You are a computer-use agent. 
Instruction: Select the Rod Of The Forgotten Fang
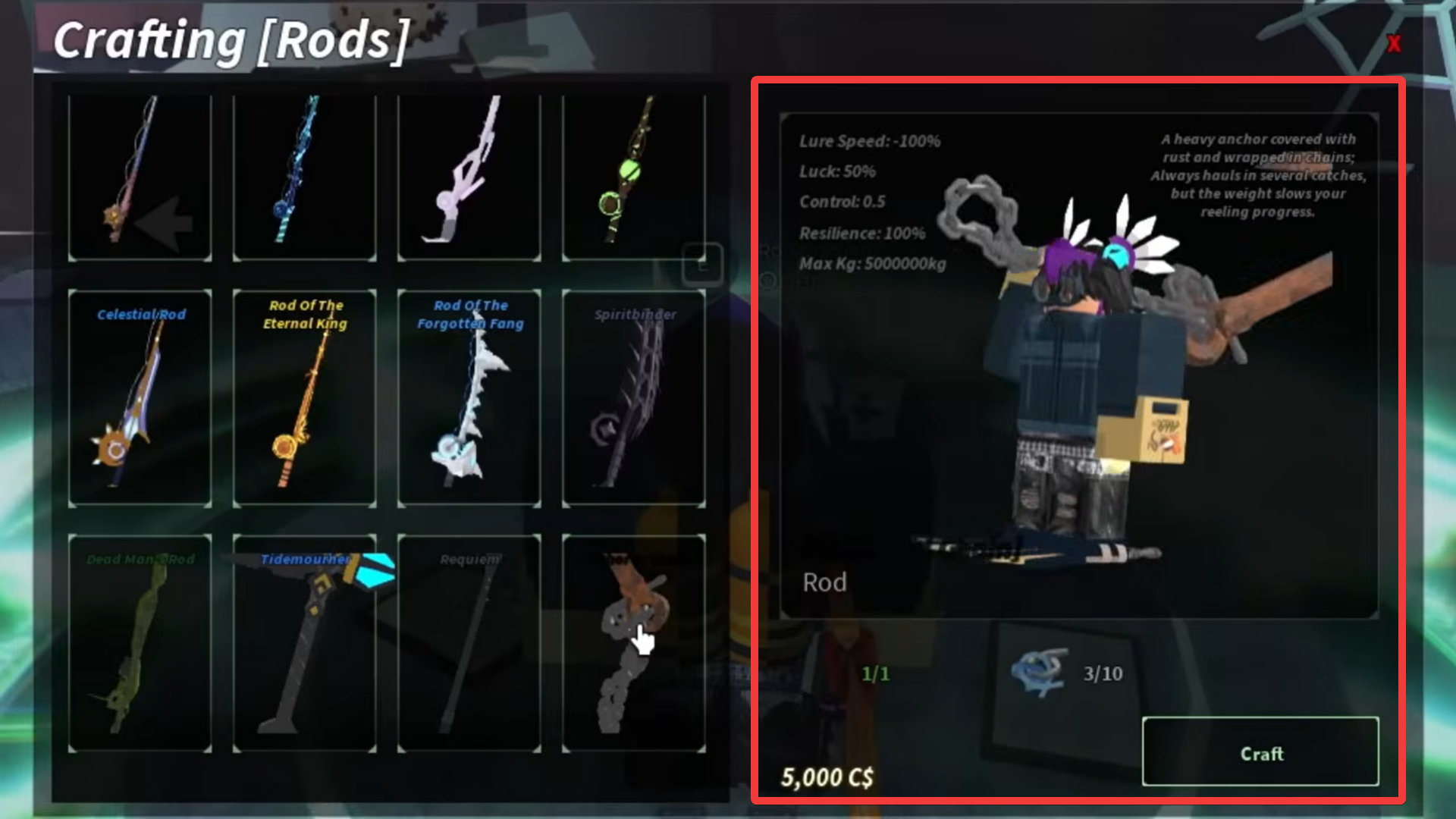pyautogui.click(x=469, y=398)
